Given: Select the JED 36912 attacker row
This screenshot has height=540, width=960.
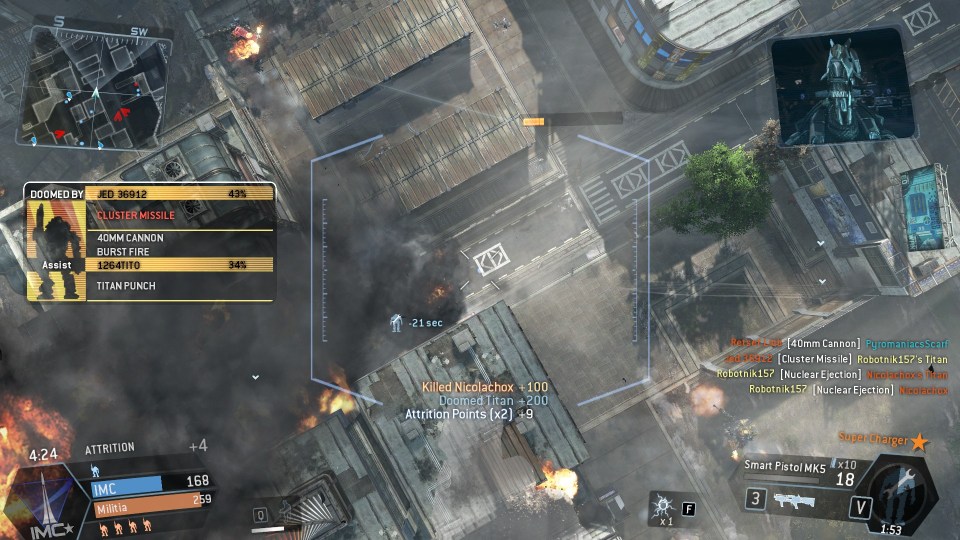Looking at the screenshot, I should (x=183, y=193).
